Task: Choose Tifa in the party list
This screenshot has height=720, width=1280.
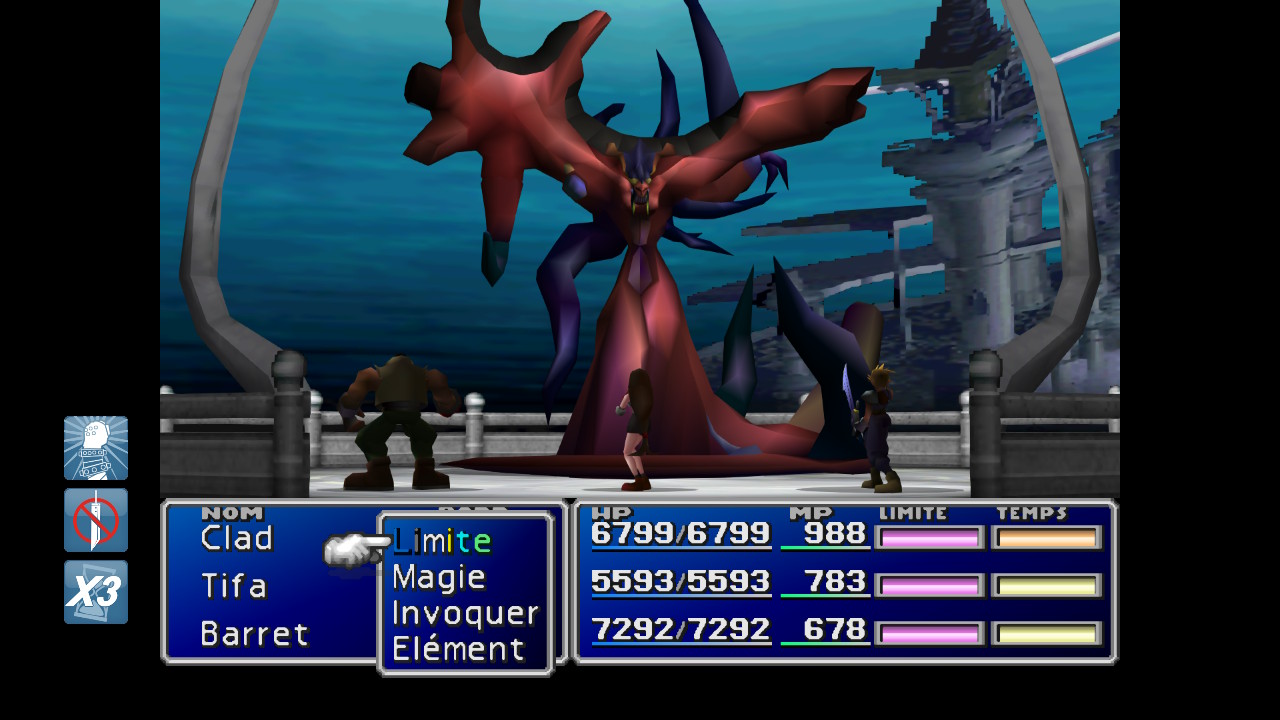Action: click(x=234, y=586)
